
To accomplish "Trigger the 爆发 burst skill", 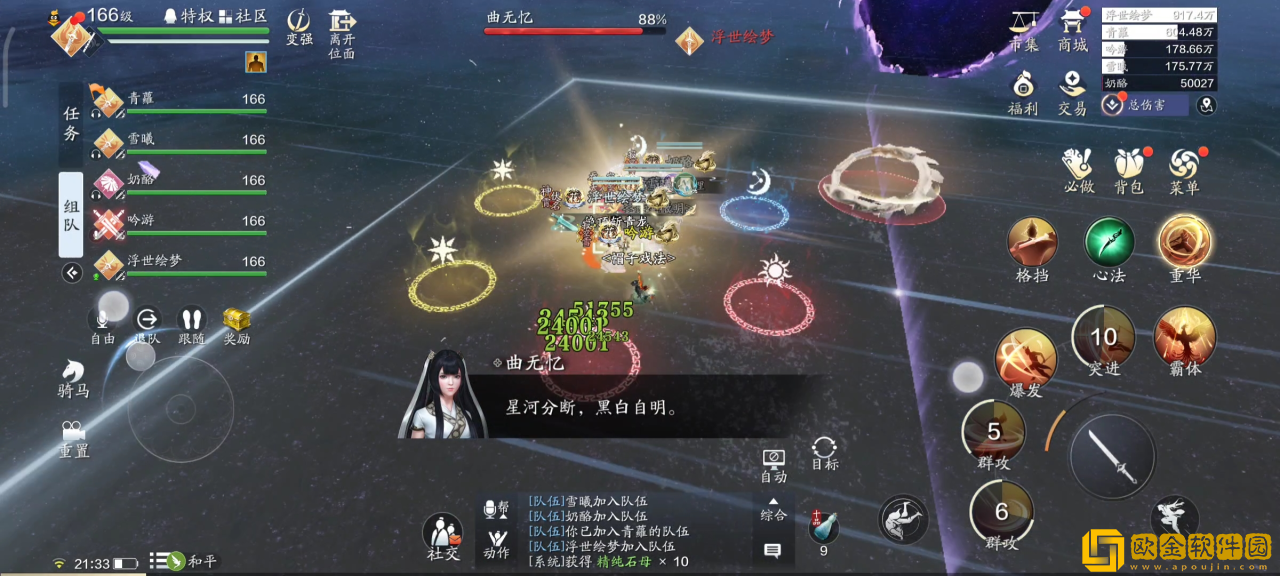I will pyautogui.click(x=1026, y=360).
